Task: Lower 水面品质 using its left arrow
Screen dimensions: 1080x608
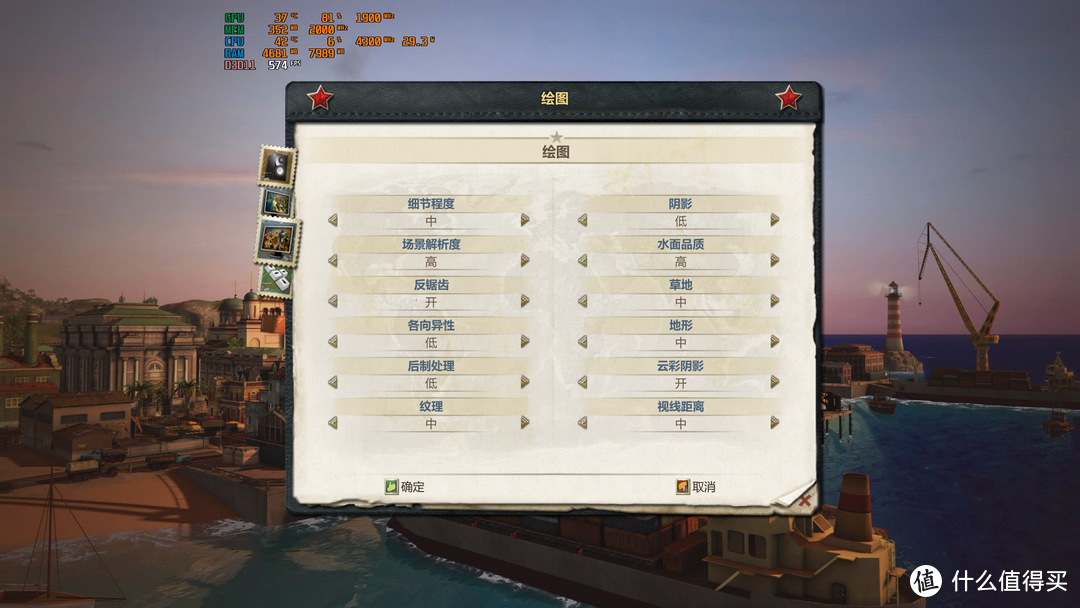Action: (x=583, y=261)
